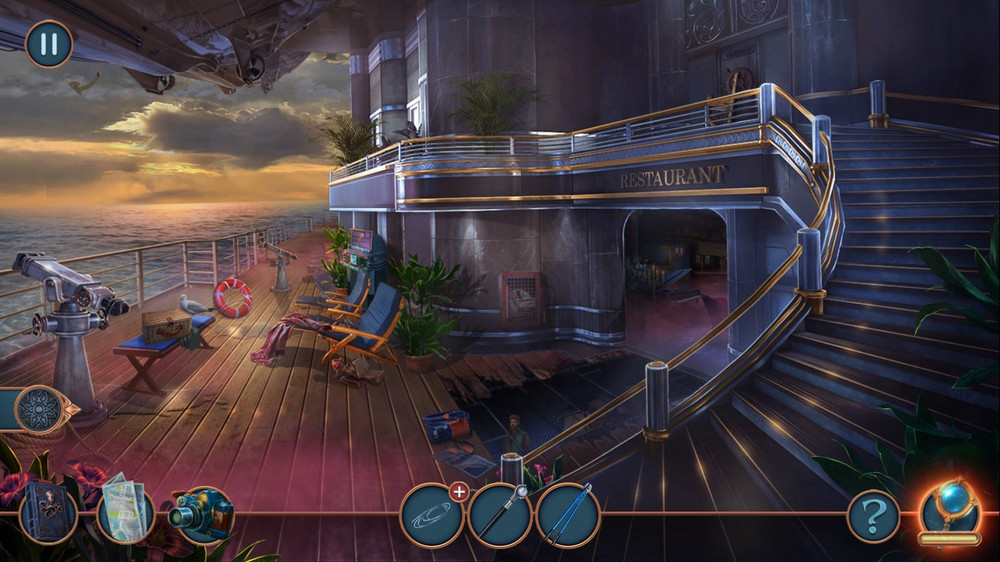The image size is (1000, 562).
Task: Click the red plus on the wire slot
Action: [x=459, y=491]
